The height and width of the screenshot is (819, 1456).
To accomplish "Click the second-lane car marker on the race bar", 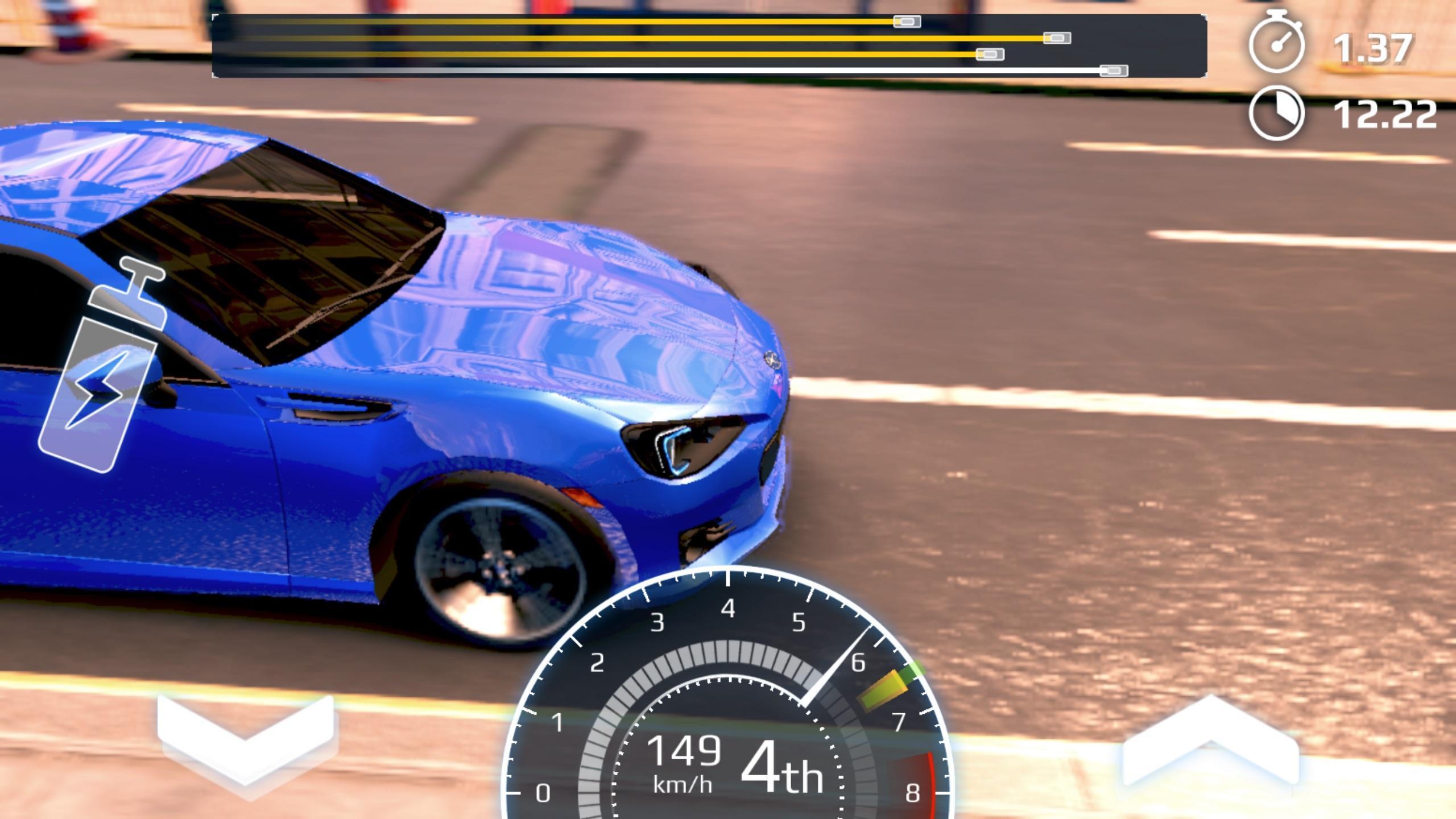I will pyautogui.click(x=1058, y=39).
